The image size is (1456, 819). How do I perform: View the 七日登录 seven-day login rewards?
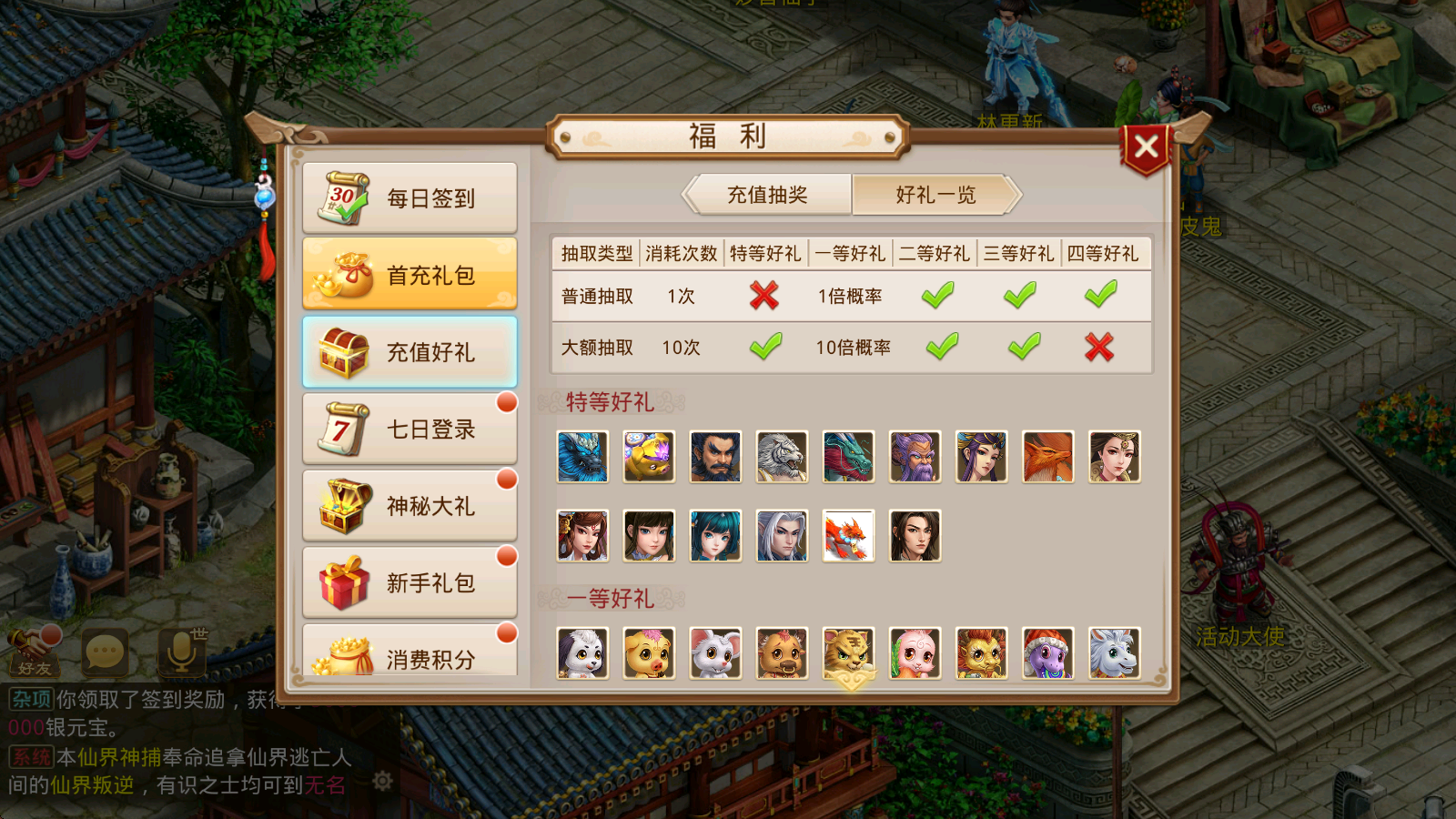pyautogui.click(x=409, y=428)
